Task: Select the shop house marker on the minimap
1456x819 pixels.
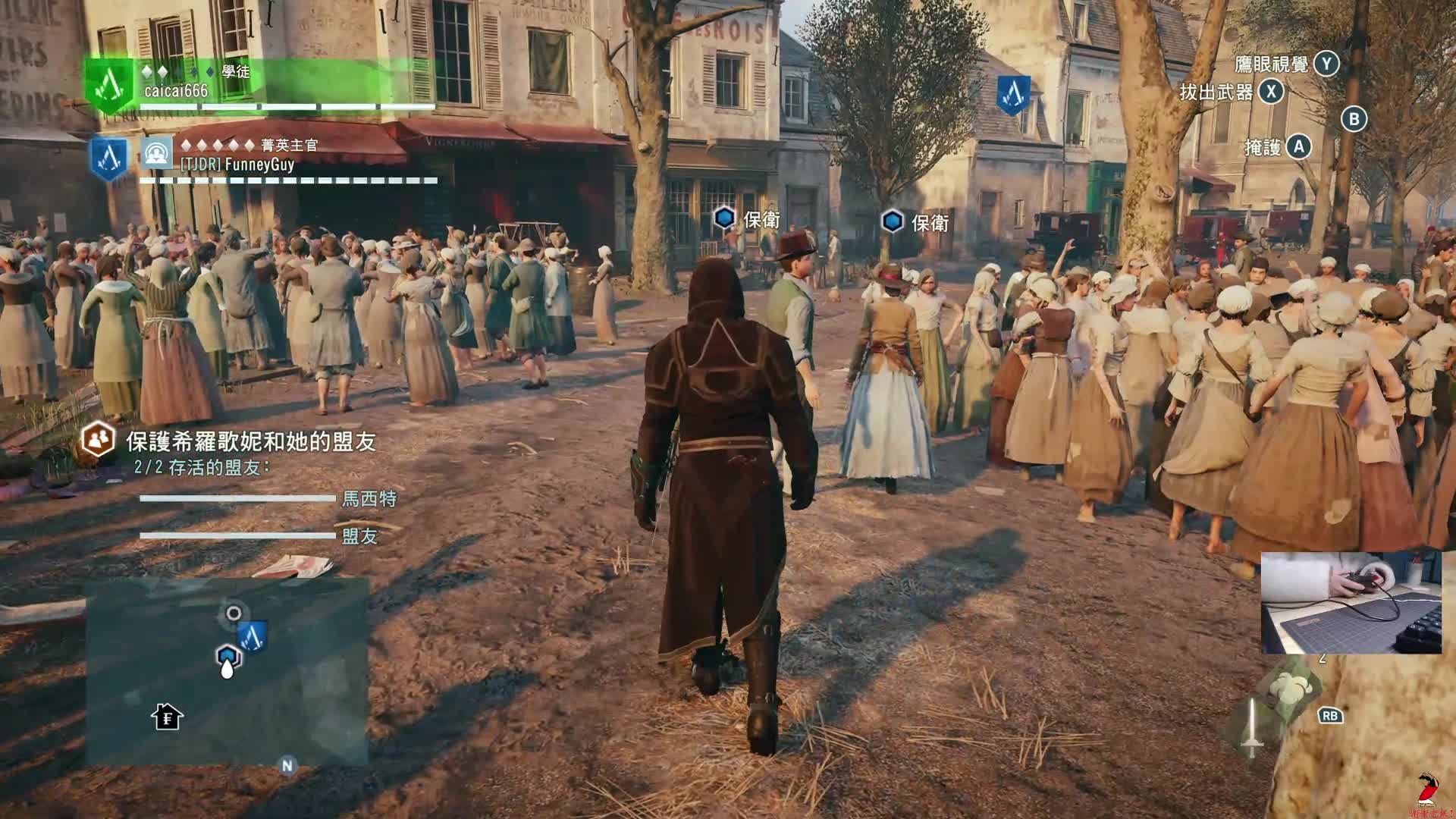Action: (167, 717)
